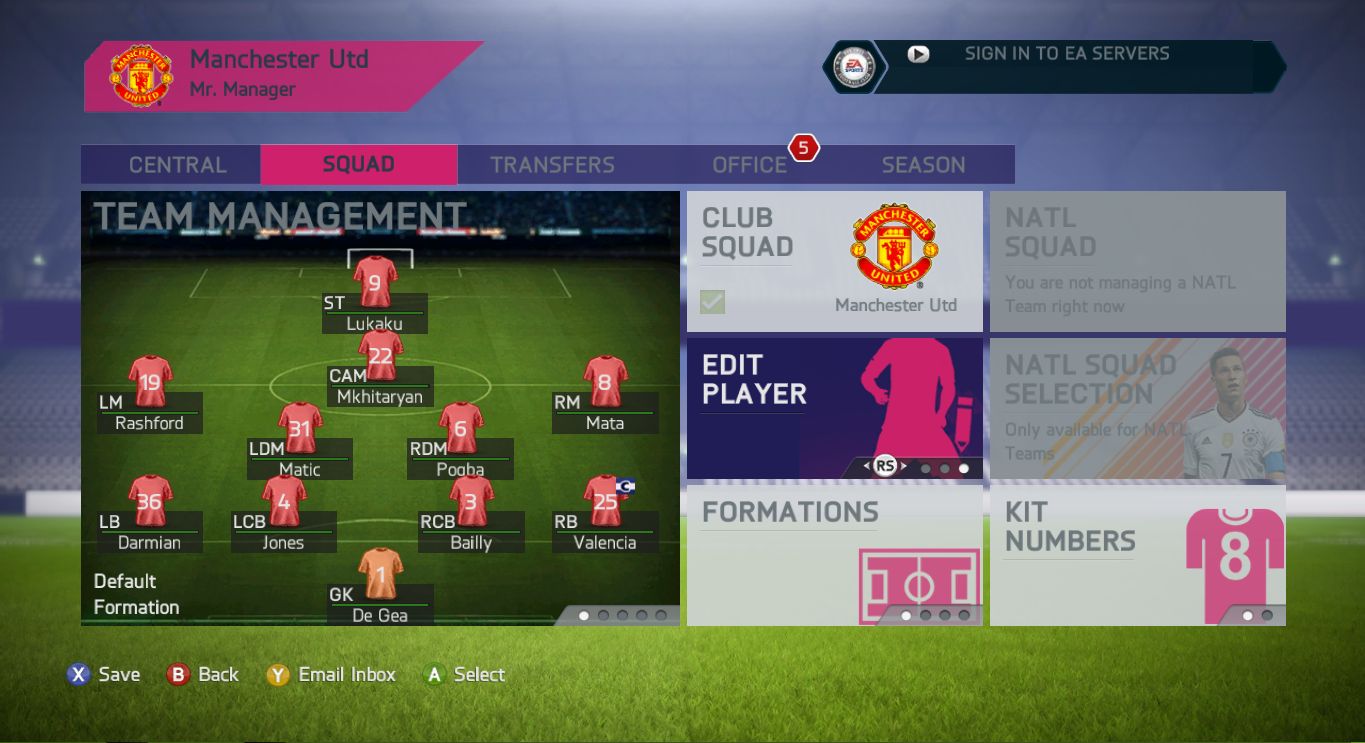
Task: Open the Transfers tab
Action: tap(552, 165)
